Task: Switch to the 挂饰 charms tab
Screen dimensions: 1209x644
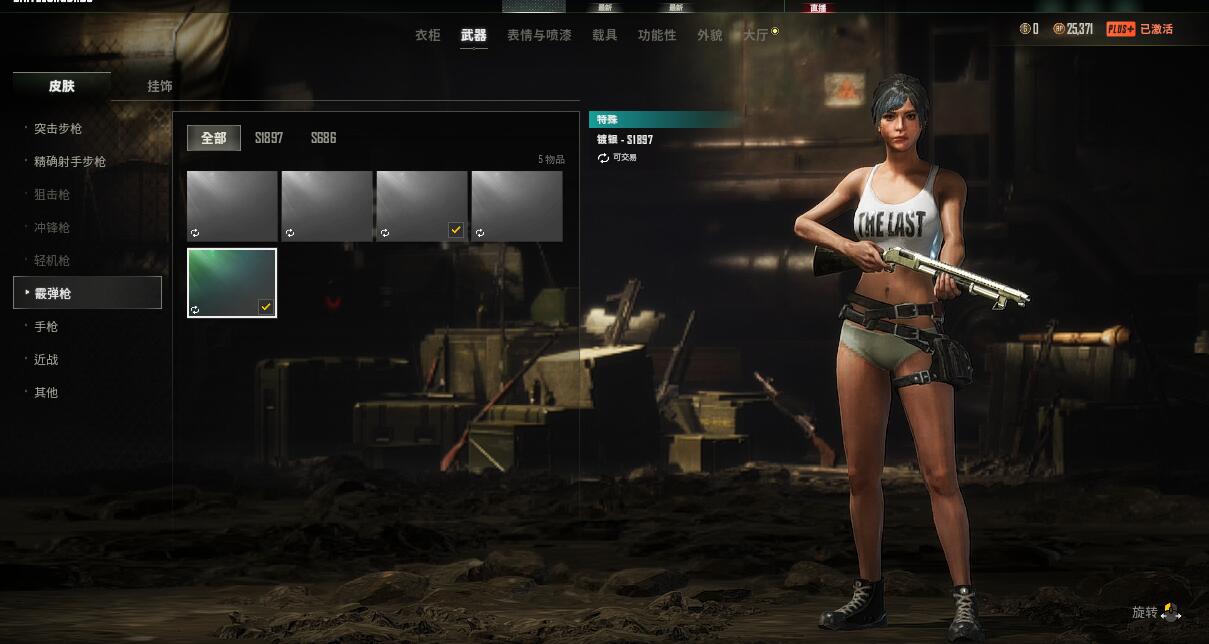Action: [160, 86]
